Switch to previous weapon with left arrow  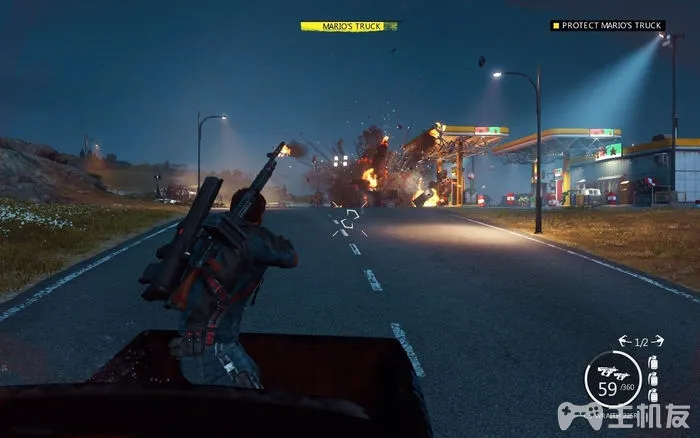point(622,340)
